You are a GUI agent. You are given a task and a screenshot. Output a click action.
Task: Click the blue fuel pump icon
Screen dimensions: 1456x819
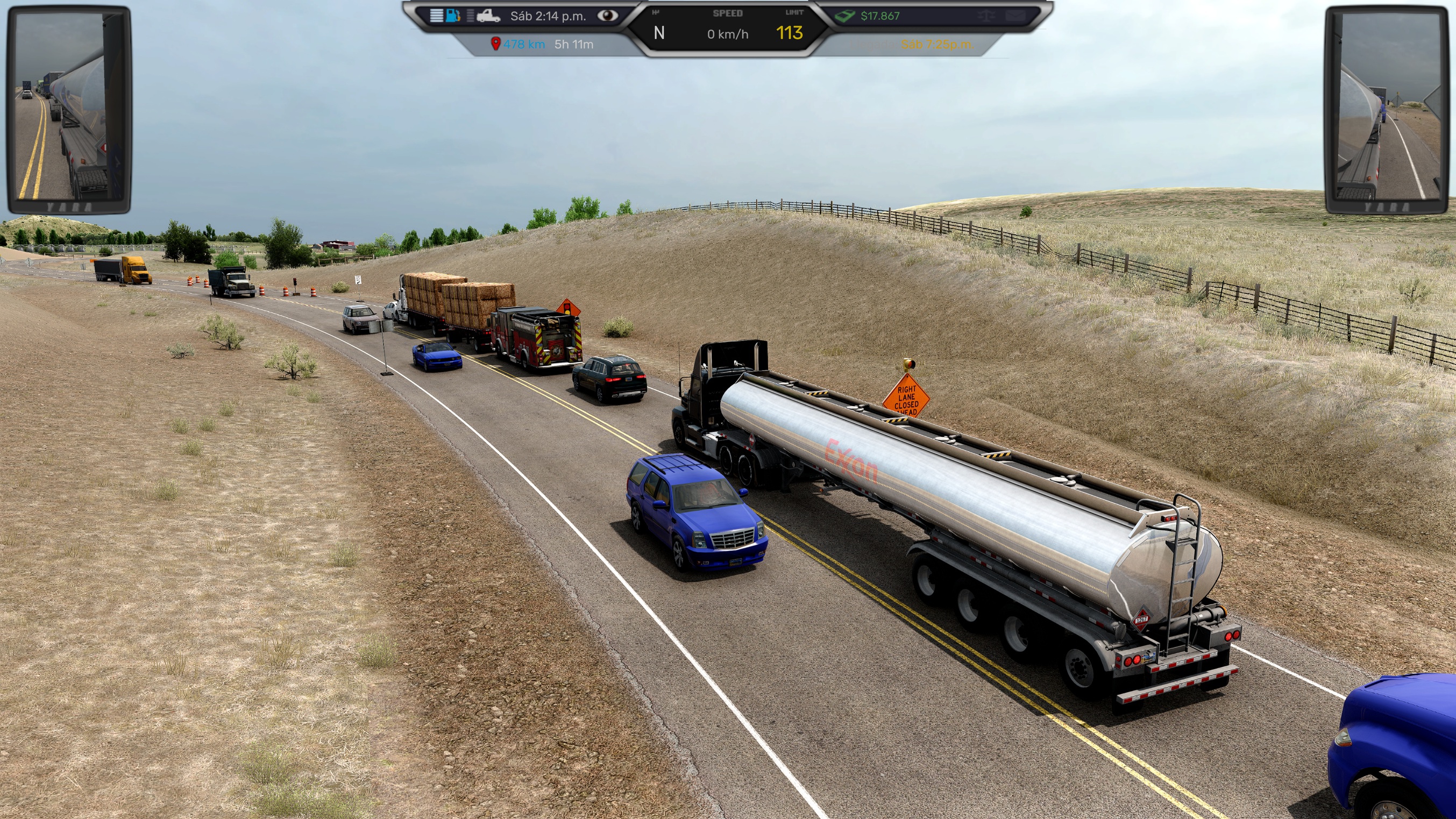453,15
